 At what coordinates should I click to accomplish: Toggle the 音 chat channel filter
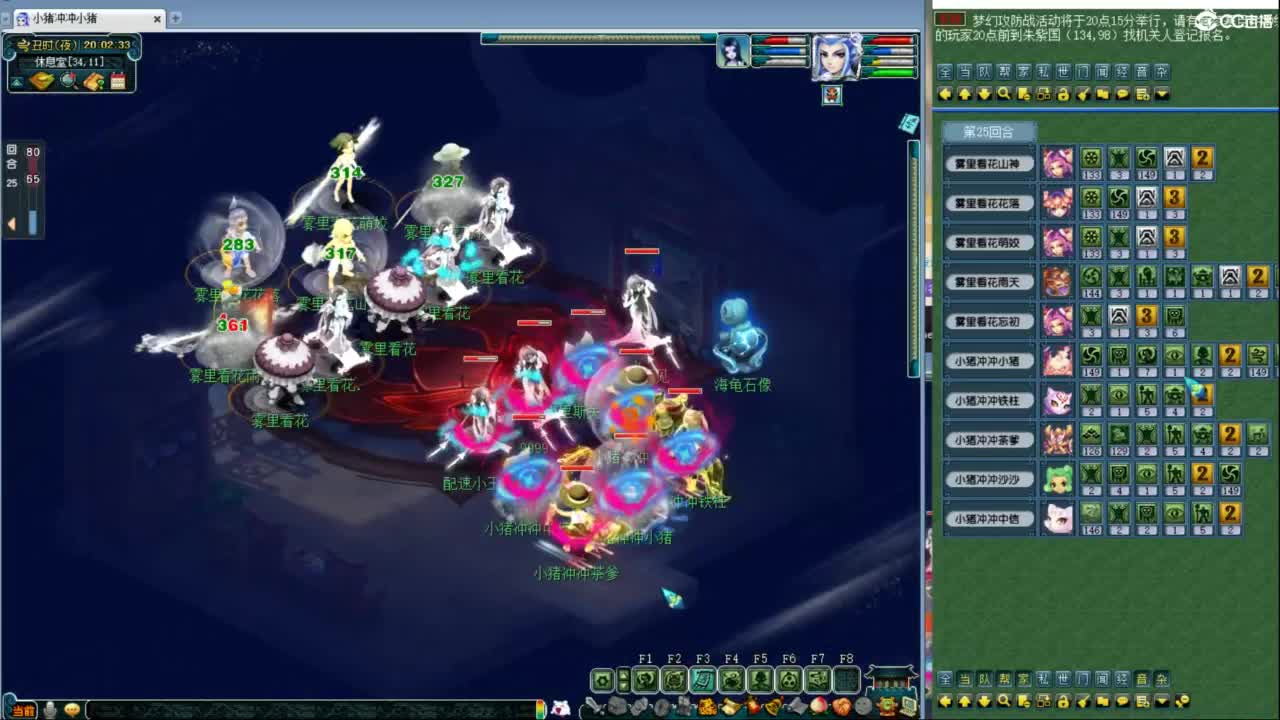(1143, 70)
